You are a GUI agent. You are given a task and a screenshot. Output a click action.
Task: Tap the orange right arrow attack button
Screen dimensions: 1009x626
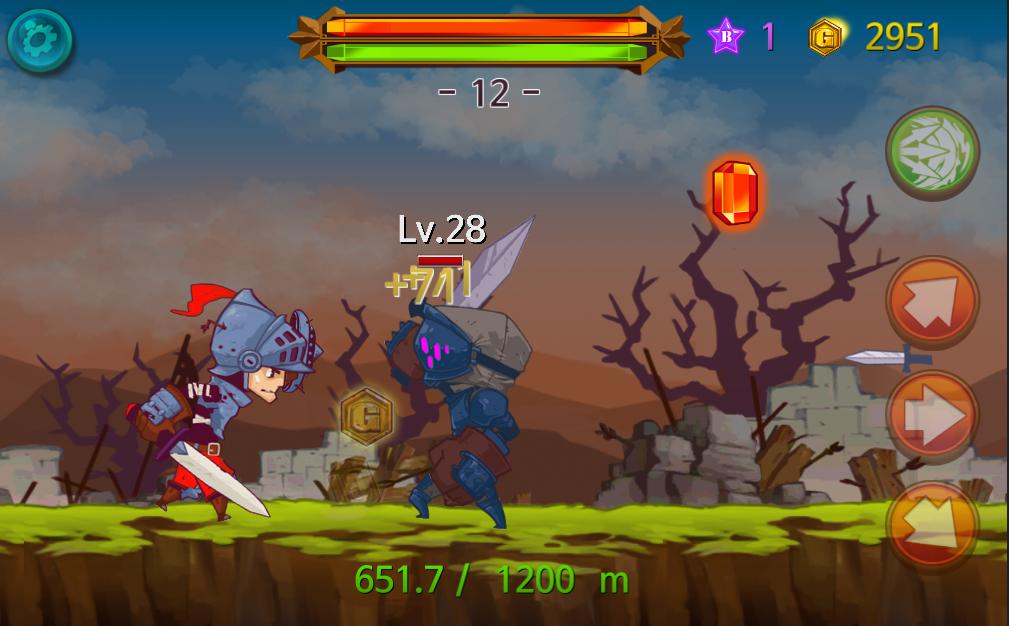[932, 417]
